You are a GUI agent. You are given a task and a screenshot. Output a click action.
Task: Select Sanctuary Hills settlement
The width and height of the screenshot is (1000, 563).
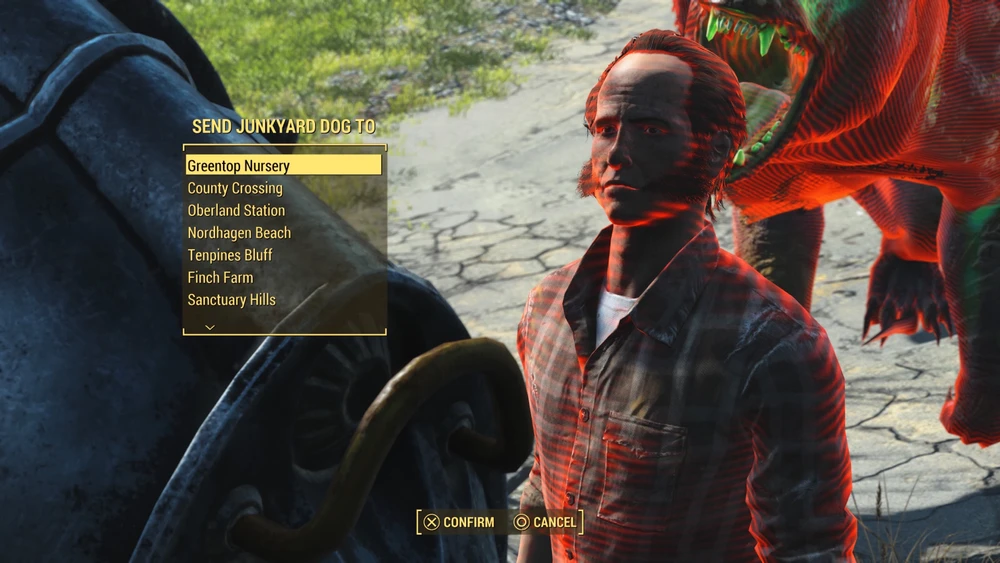pos(231,299)
